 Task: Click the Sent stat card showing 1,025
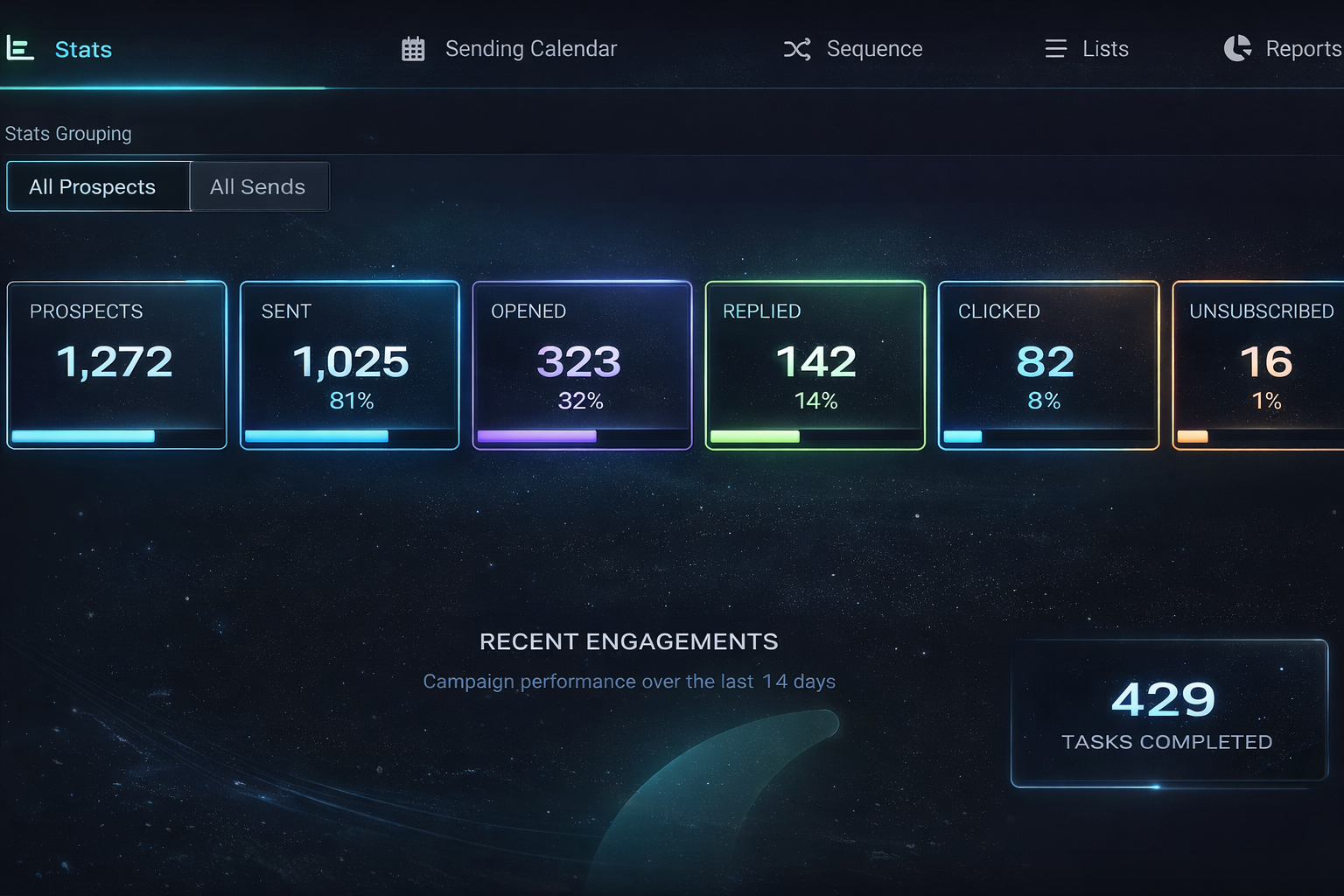tap(349, 365)
